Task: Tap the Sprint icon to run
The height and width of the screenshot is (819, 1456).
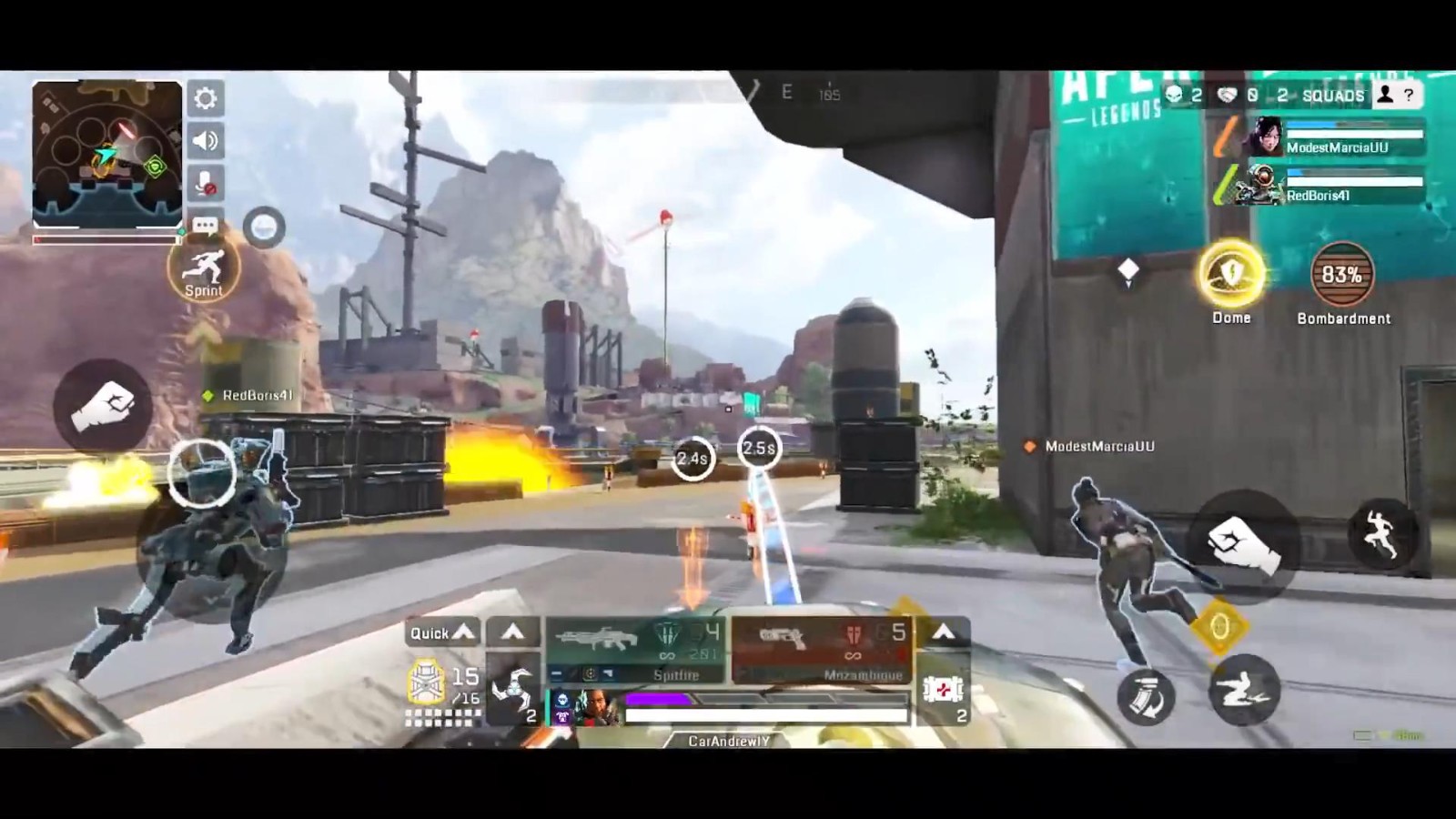Action: tap(206, 268)
